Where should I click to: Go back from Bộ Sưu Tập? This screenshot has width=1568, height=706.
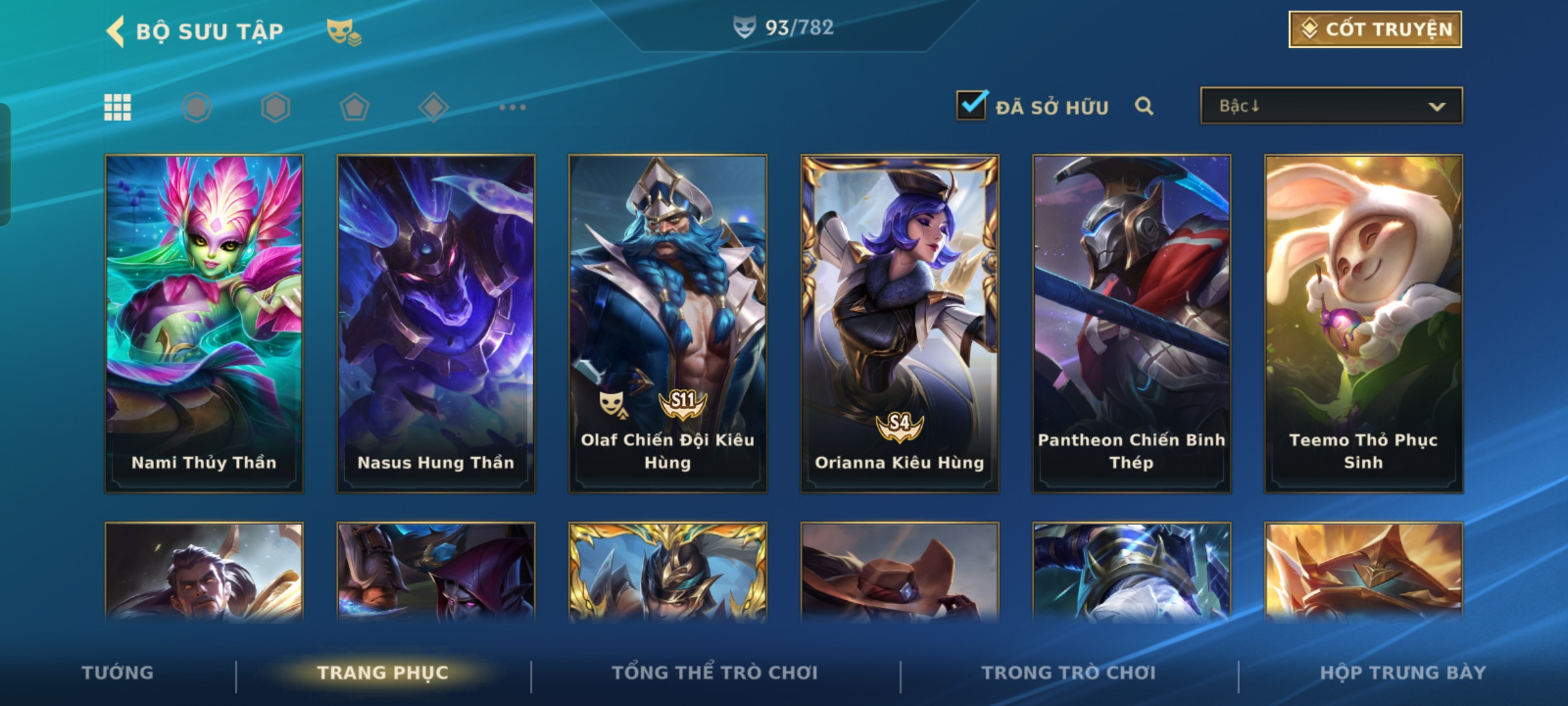[116, 31]
